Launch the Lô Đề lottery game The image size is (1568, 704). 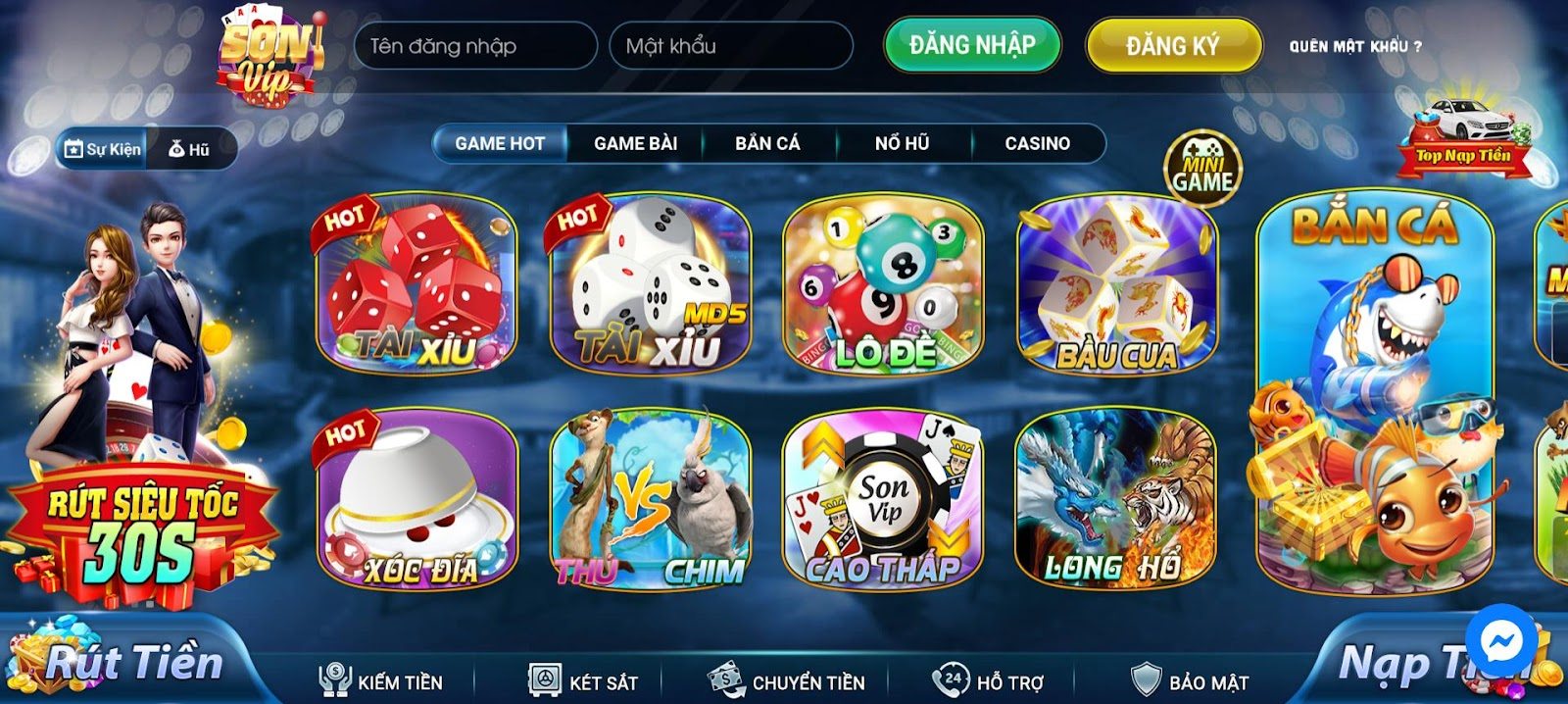(x=883, y=283)
